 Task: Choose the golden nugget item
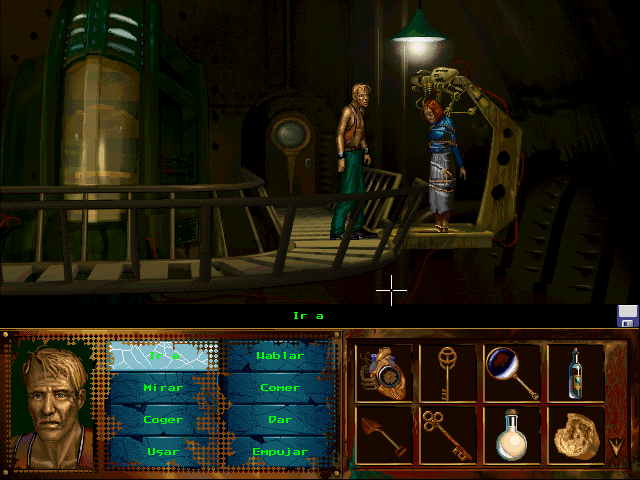[576, 434]
